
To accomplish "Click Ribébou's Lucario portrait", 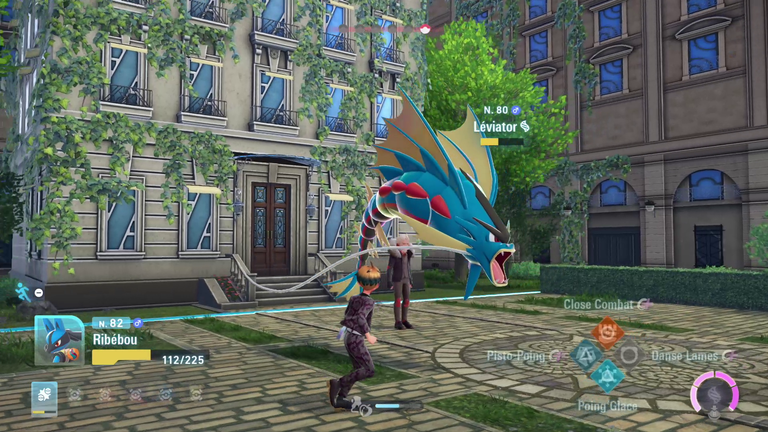I will click(59, 340).
